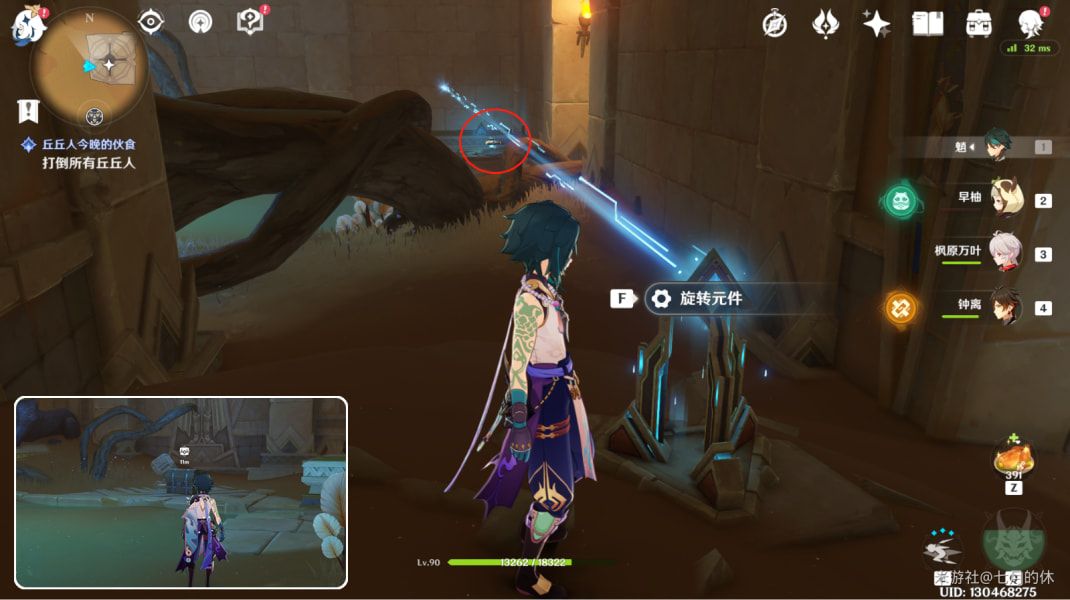Open the inventory backpack icon
This screenshot has height=600, width=1070.
coord(978,24)
